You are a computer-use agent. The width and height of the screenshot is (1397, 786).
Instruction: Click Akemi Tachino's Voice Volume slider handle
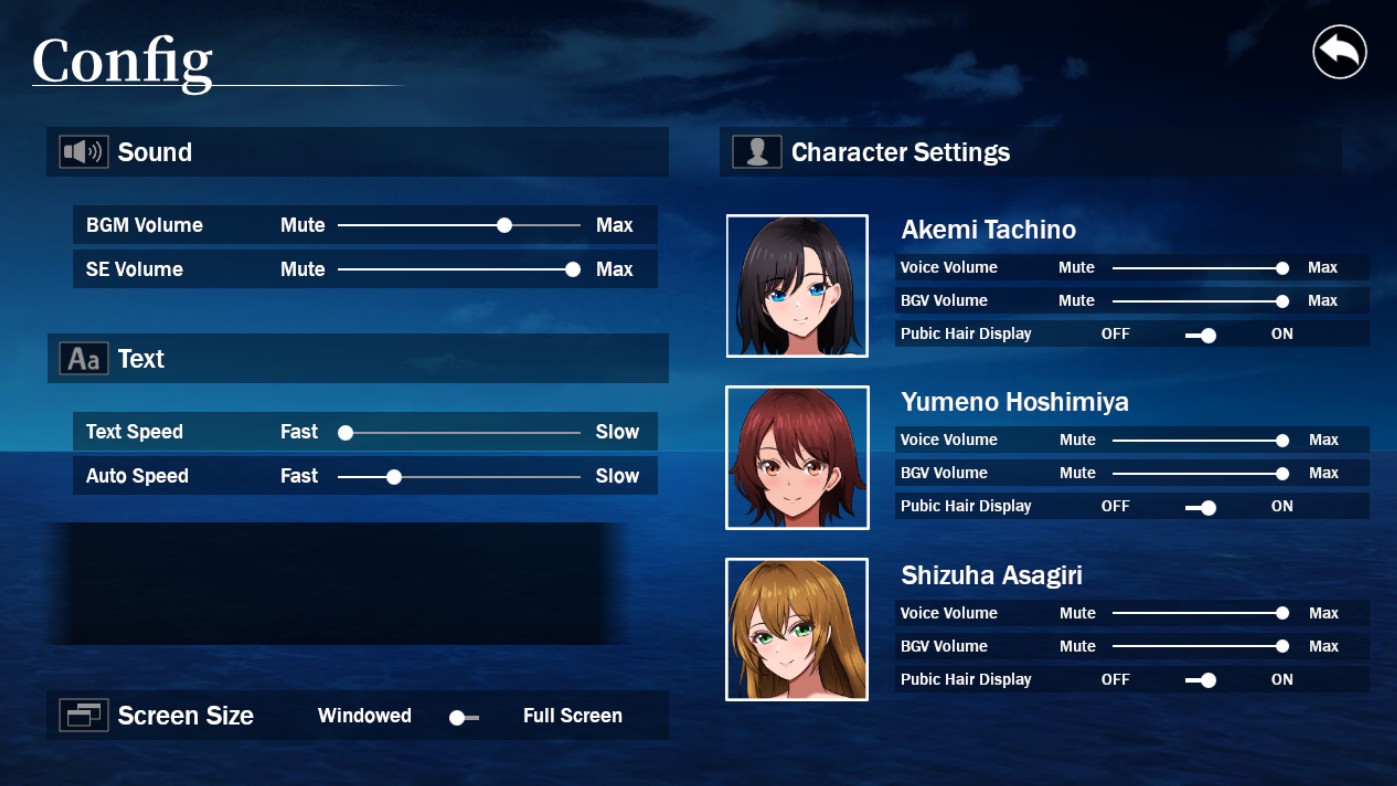point(1282,268)
